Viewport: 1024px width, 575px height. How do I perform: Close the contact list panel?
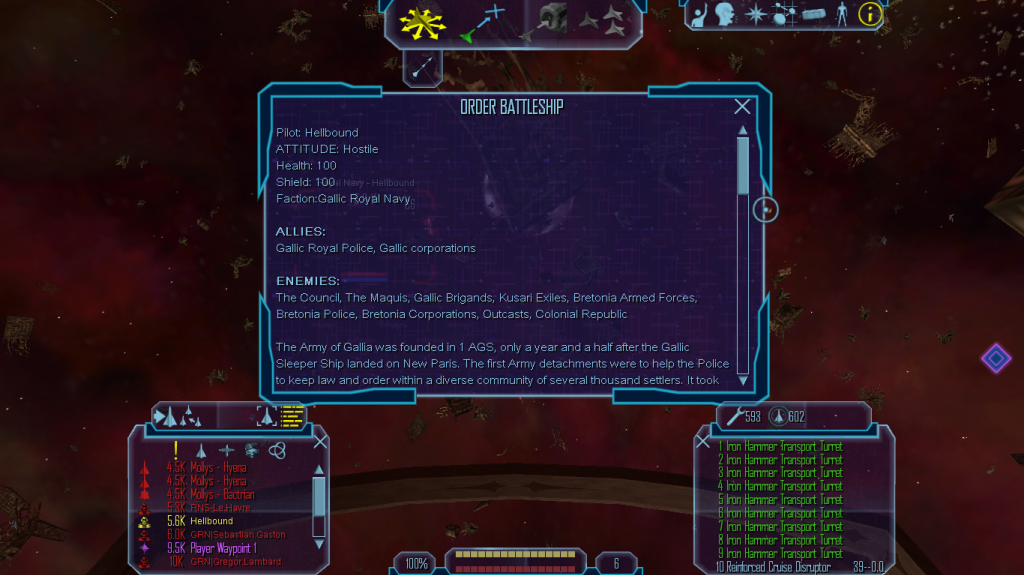(x=320, y=441)
